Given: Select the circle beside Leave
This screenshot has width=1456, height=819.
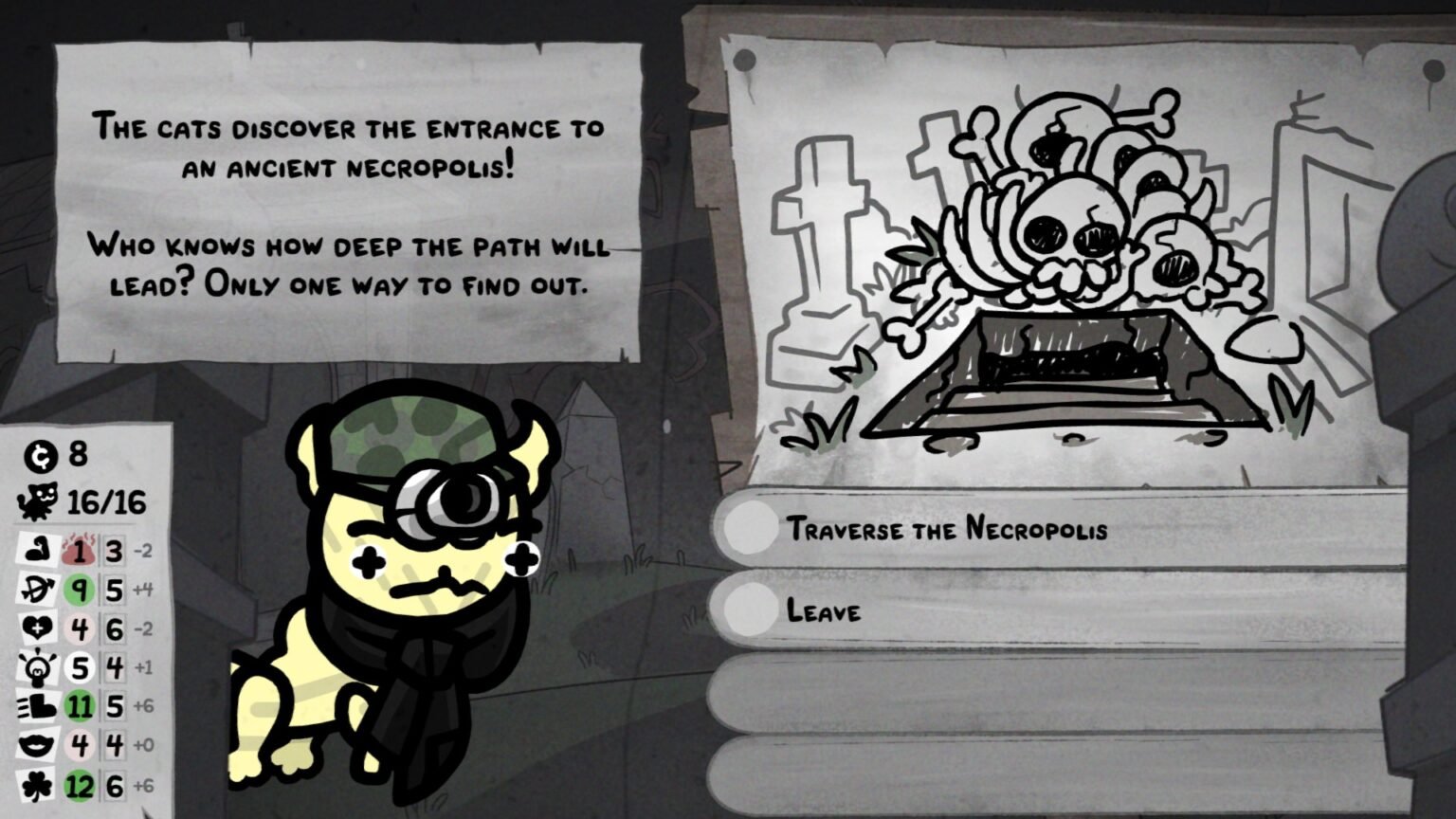Looking at the screenshot, I should (752, 611).
